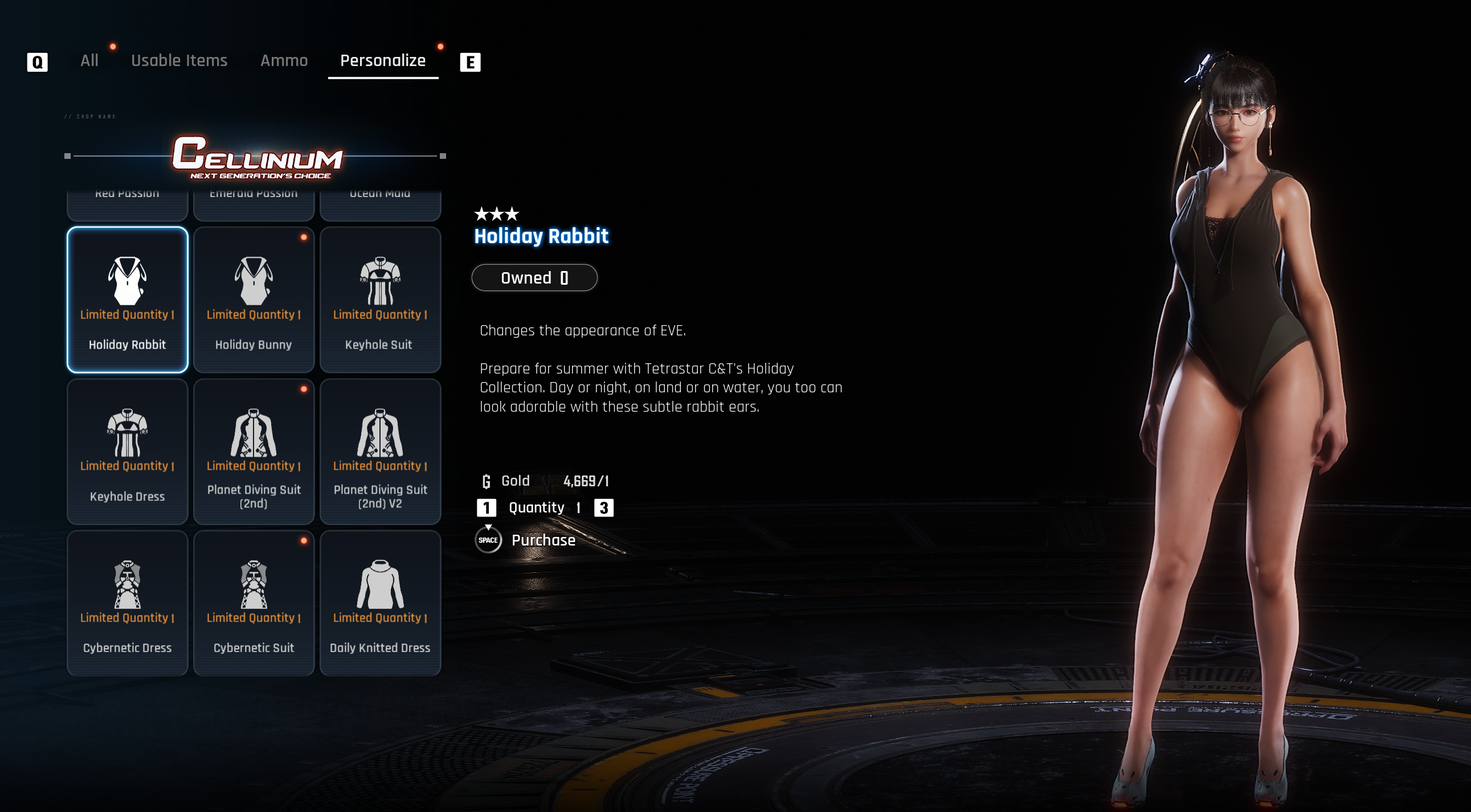Choose the Cybernetic Suit tile

[x=254, y=602]
